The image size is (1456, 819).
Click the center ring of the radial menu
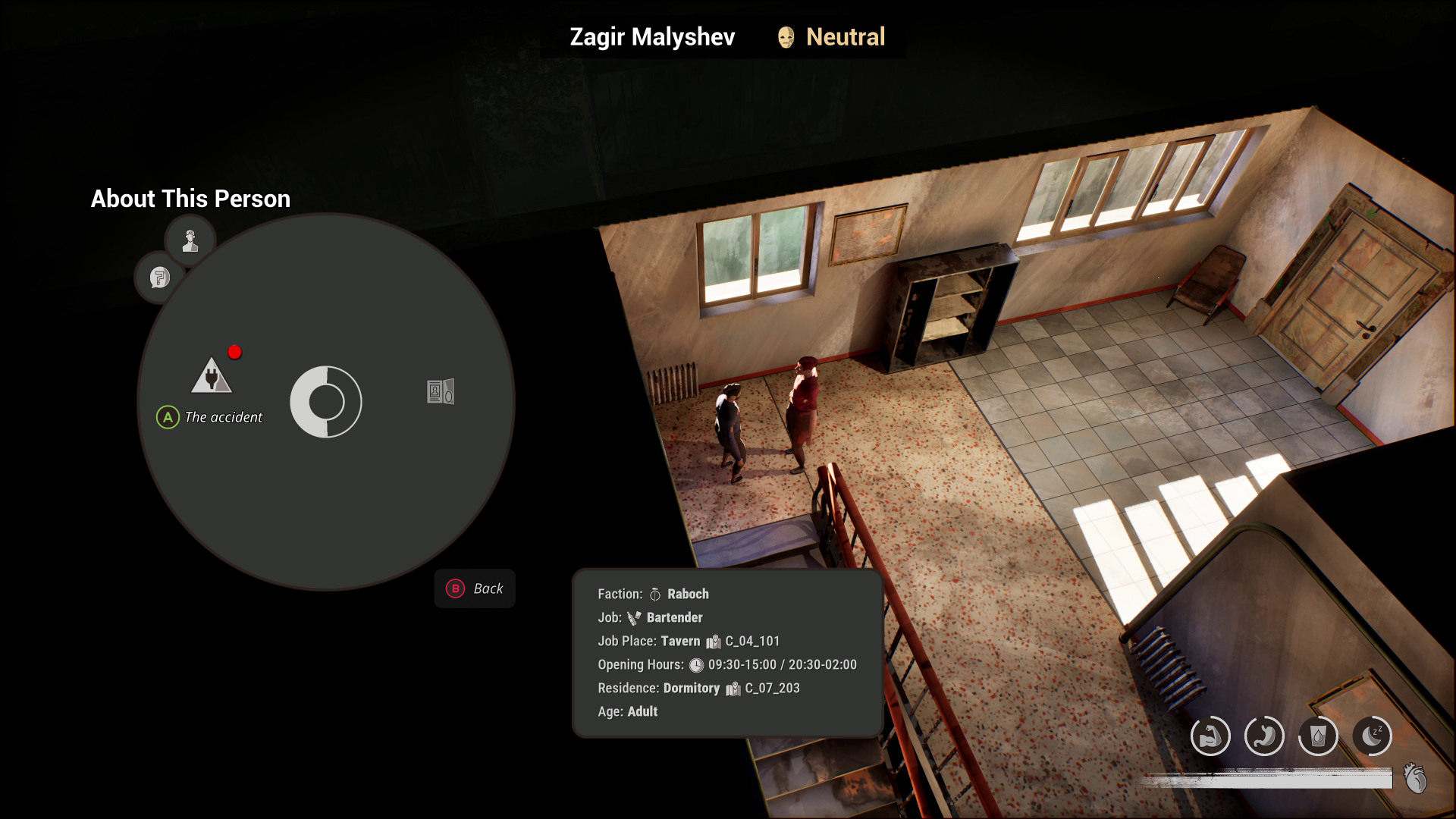(326, 402)
